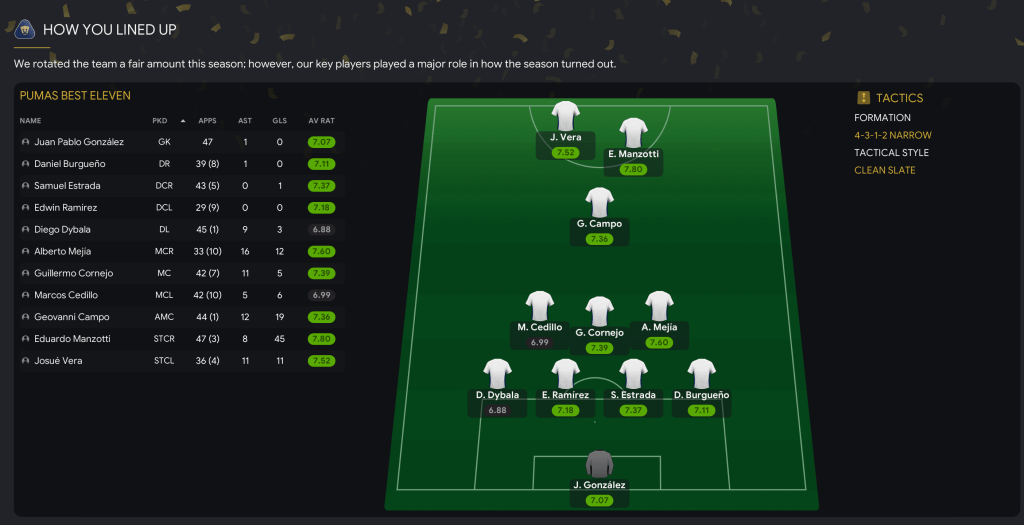Sort table by PKD column
Screen dimensions: 1024x525
pyautogui.click(x=160, y=121)
